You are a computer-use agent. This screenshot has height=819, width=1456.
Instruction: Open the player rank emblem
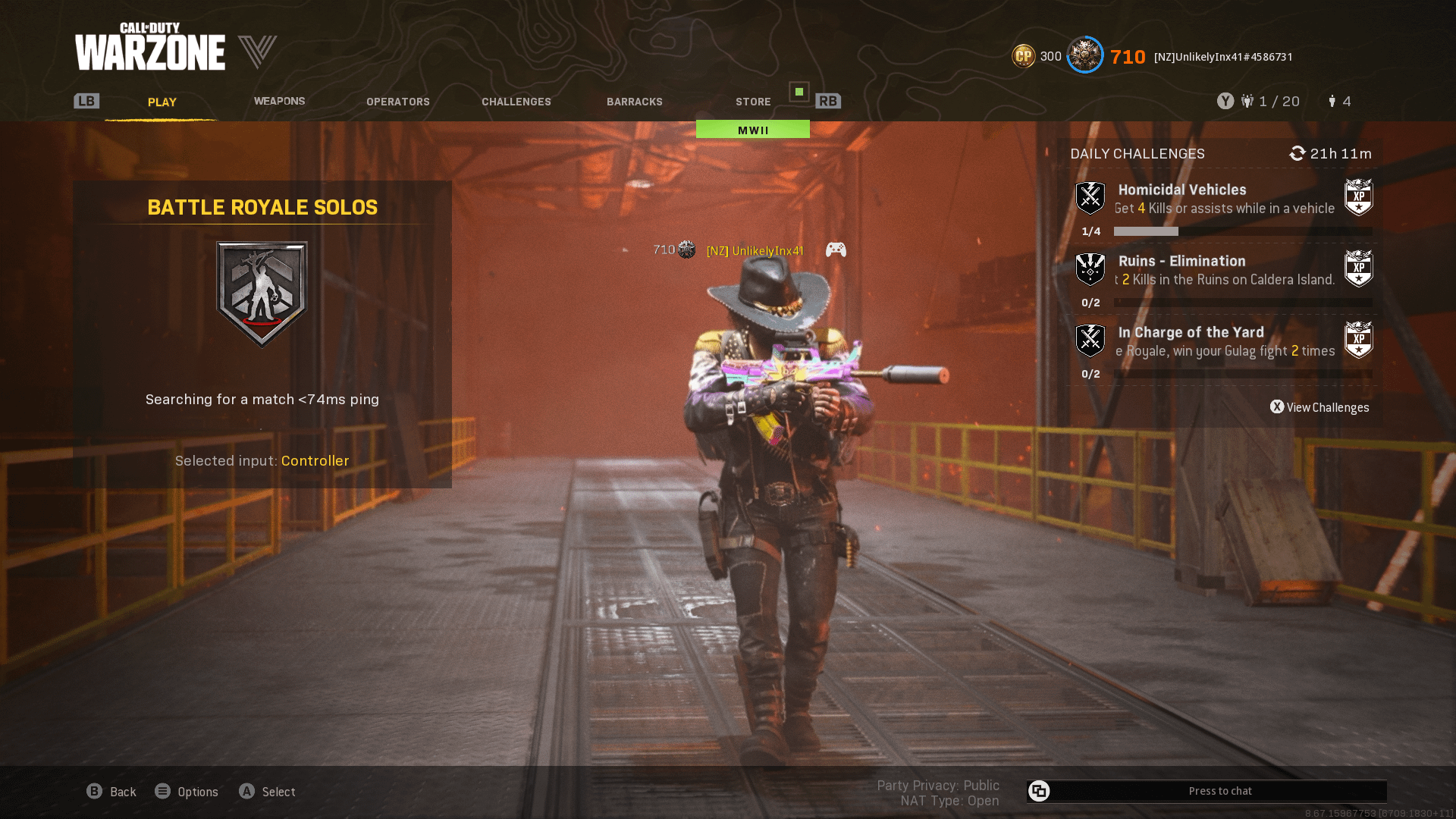(1084, 55)
